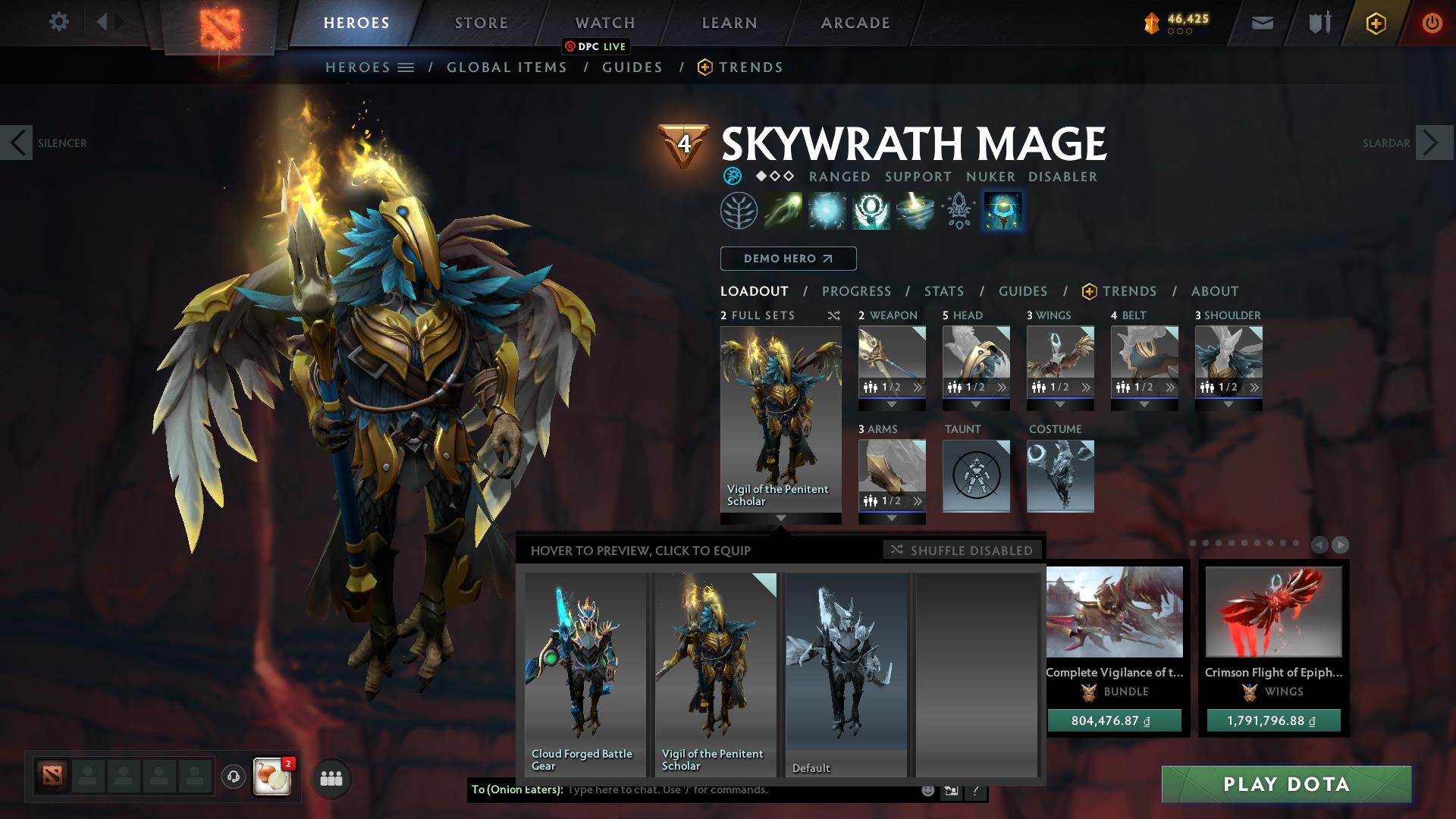The height and width of the screenshot is (819, 1456).
Task: Open the heroes list hamburger menu
Action: coord(406,67)
